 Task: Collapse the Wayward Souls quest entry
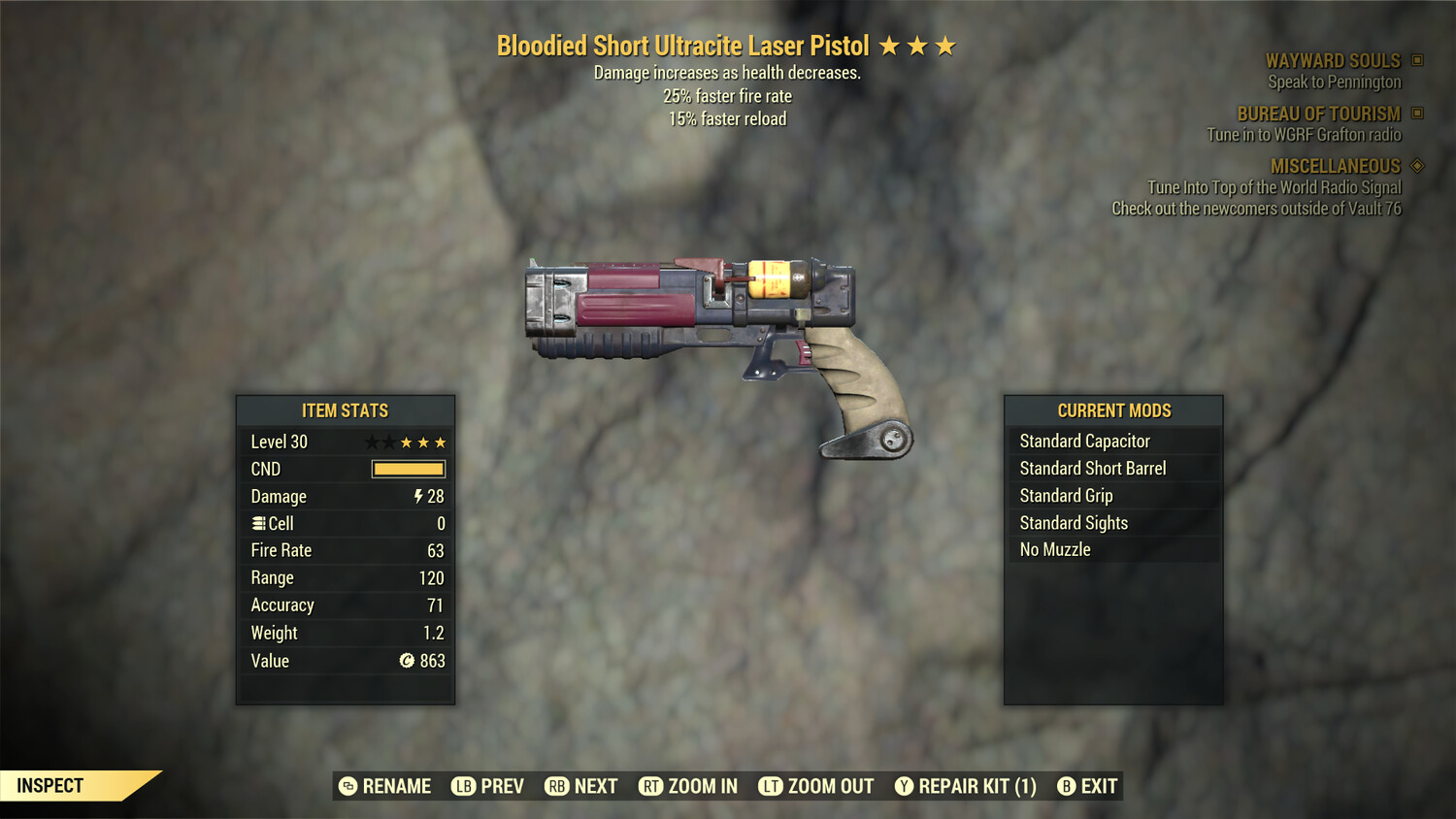(1334, 60)
